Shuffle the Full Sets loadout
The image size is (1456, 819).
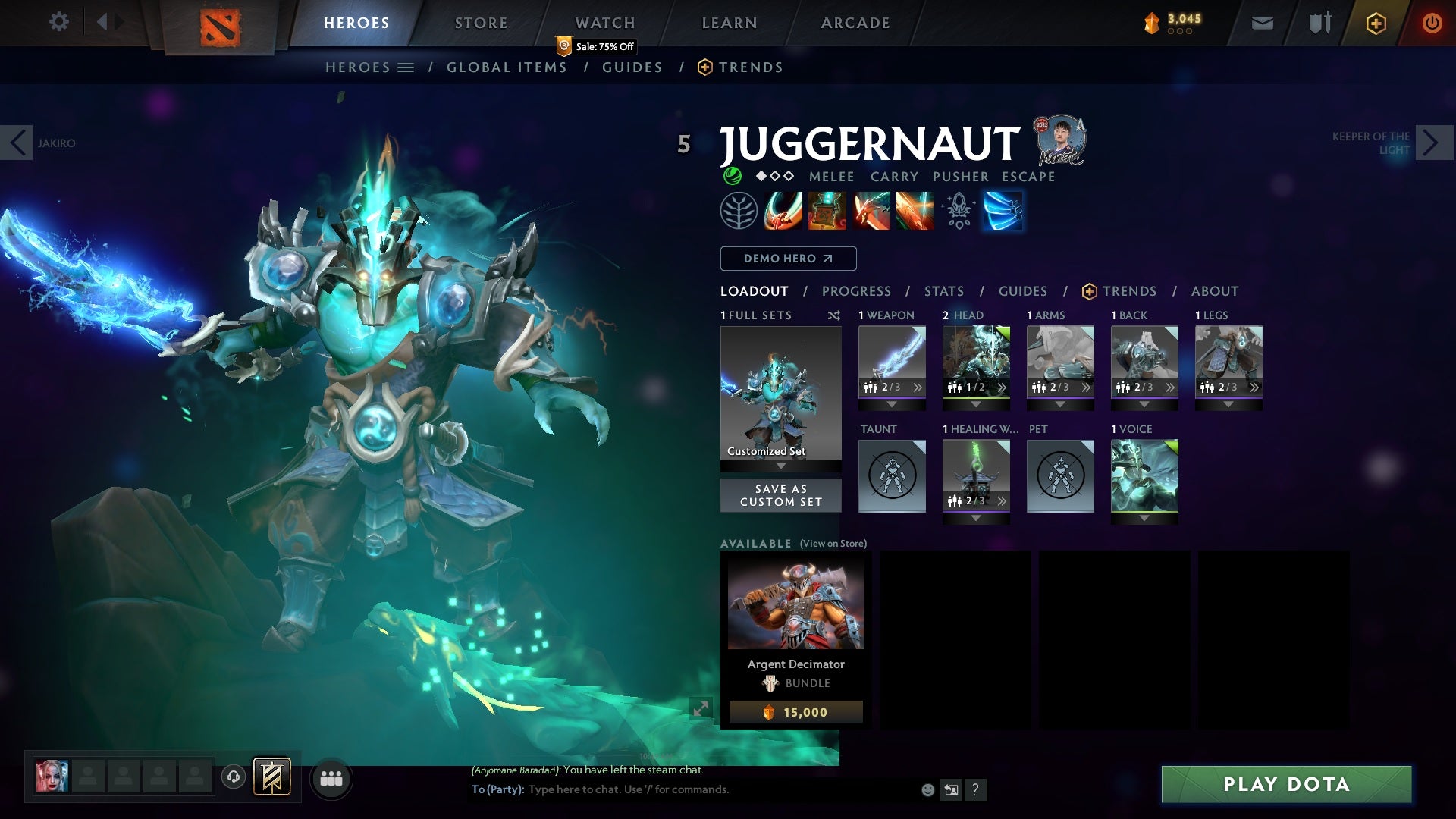834,315
